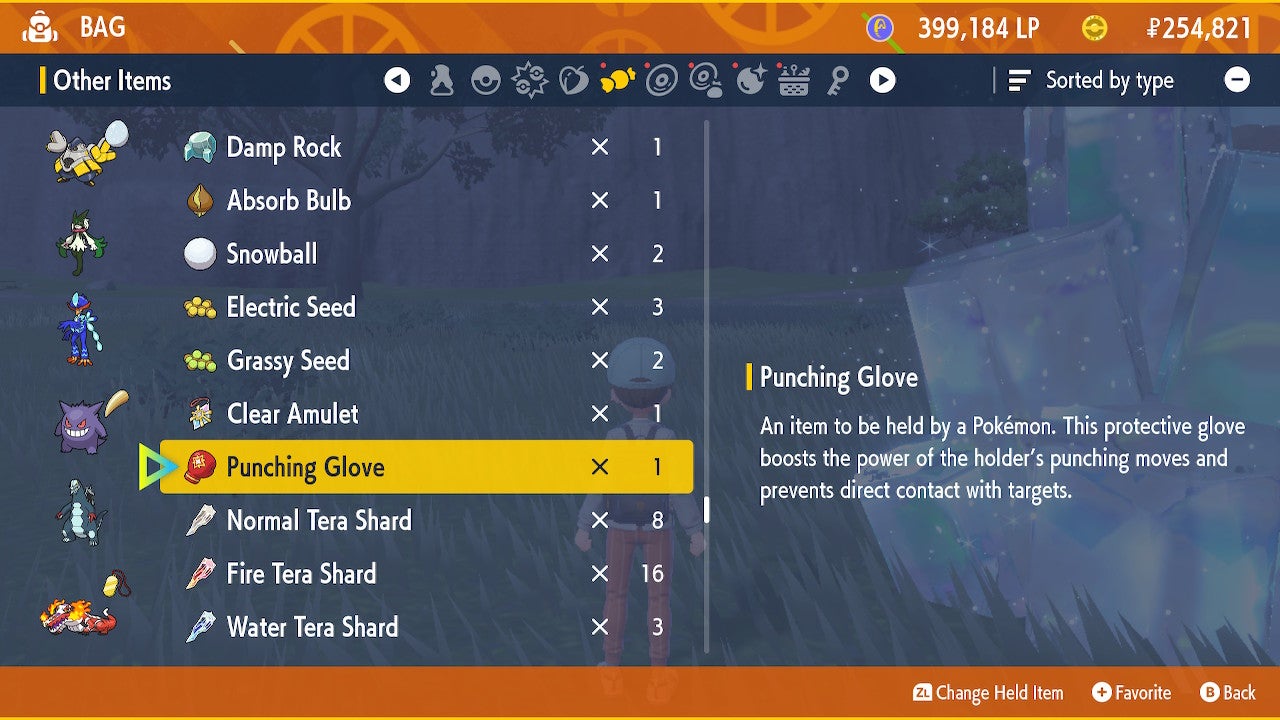Click the left arrow to previous pocket
Image resolution: width=1280 pixels, height=720 pixels.
(x=397, y=80)
